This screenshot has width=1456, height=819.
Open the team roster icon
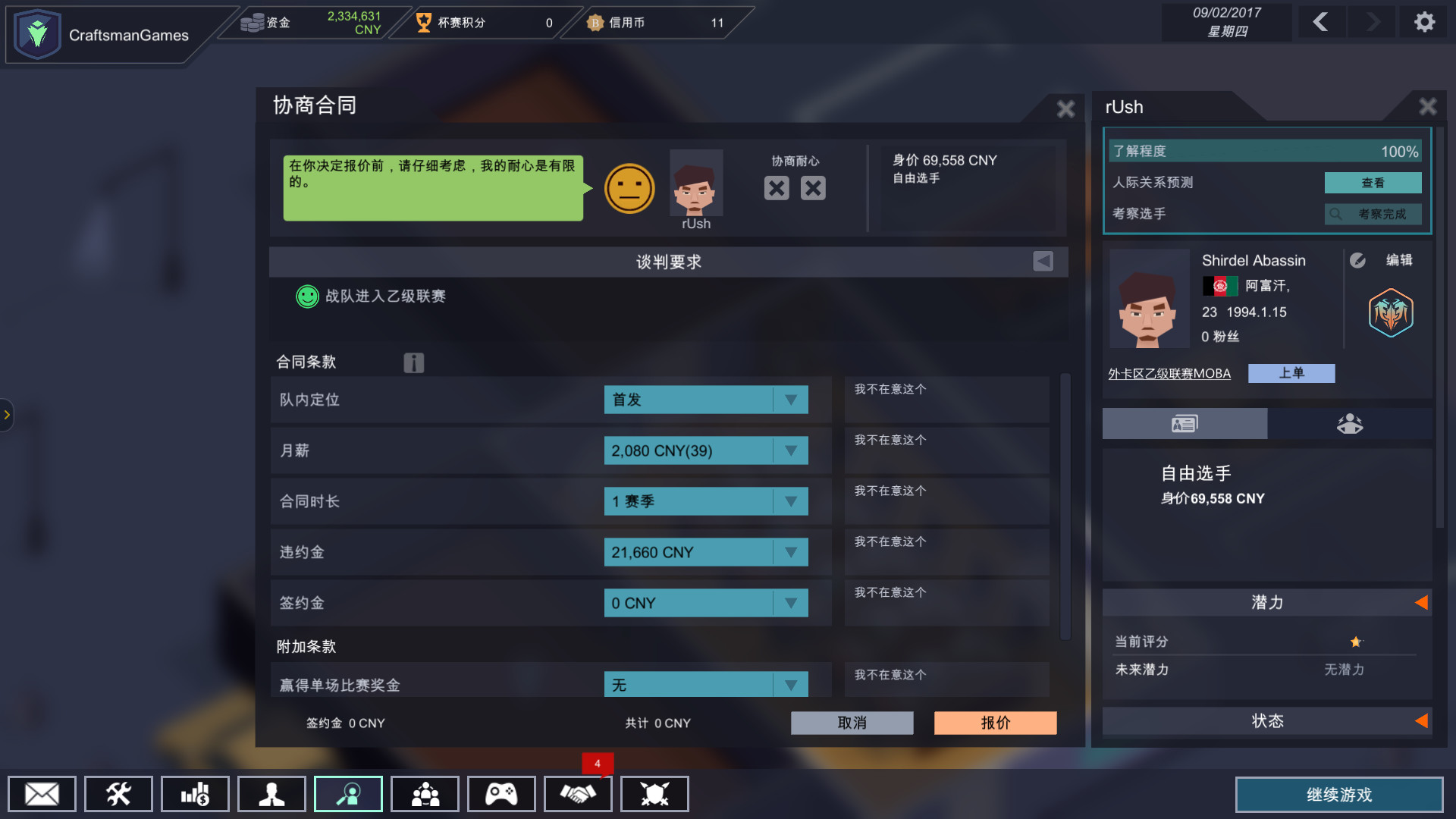[425, 794]
